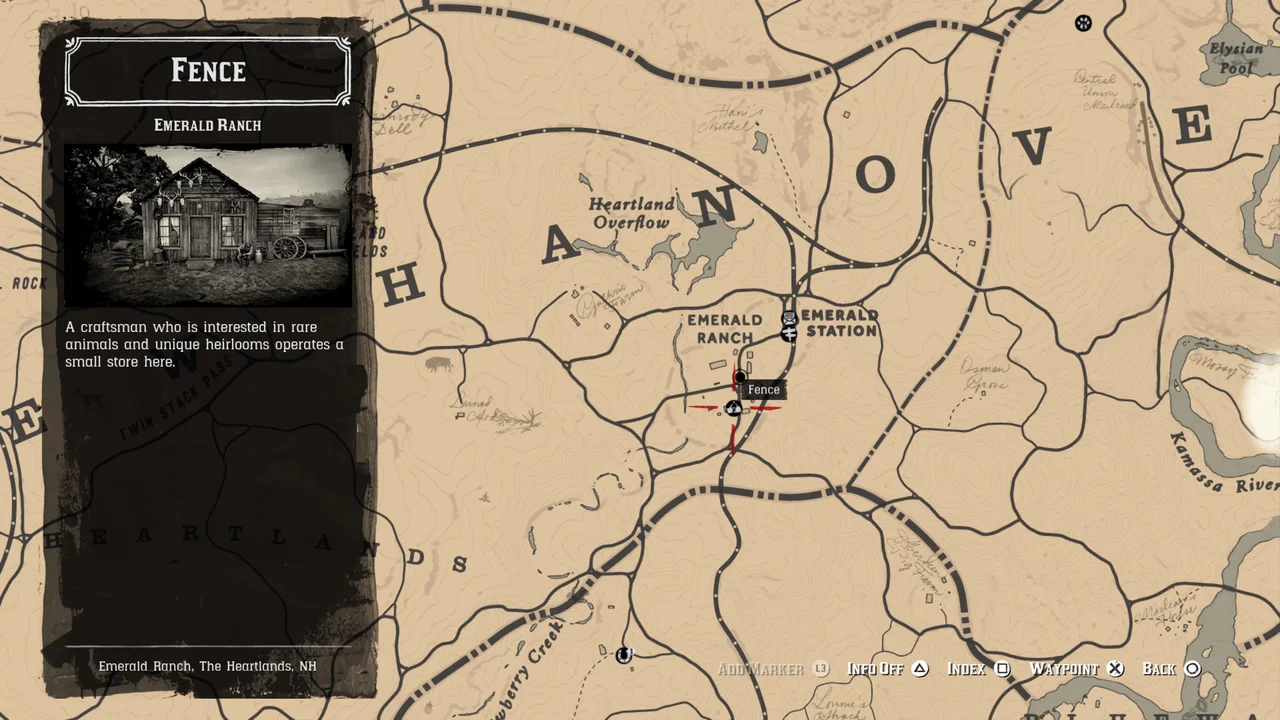1280x720 pixels.
Task: Click the grayed-out Add Marker option
Action: pyautogui.click(x=760, y=668)
